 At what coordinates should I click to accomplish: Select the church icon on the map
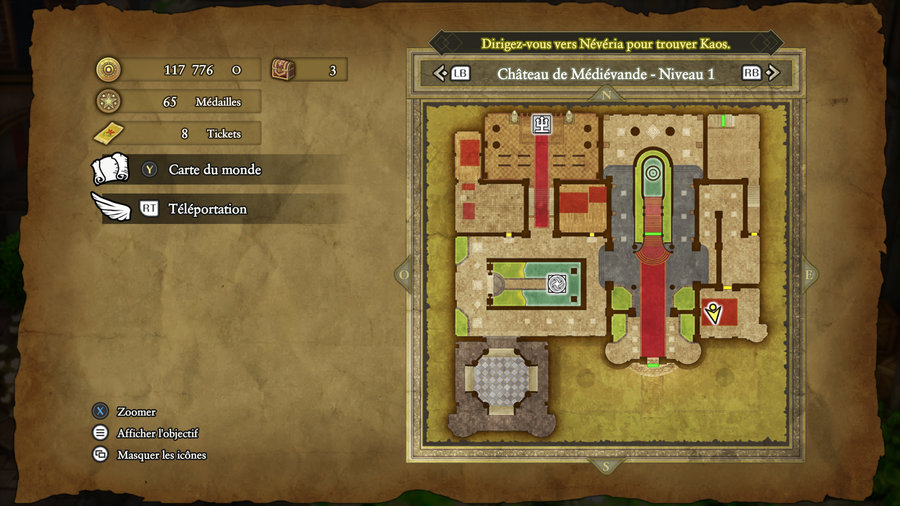542,124
